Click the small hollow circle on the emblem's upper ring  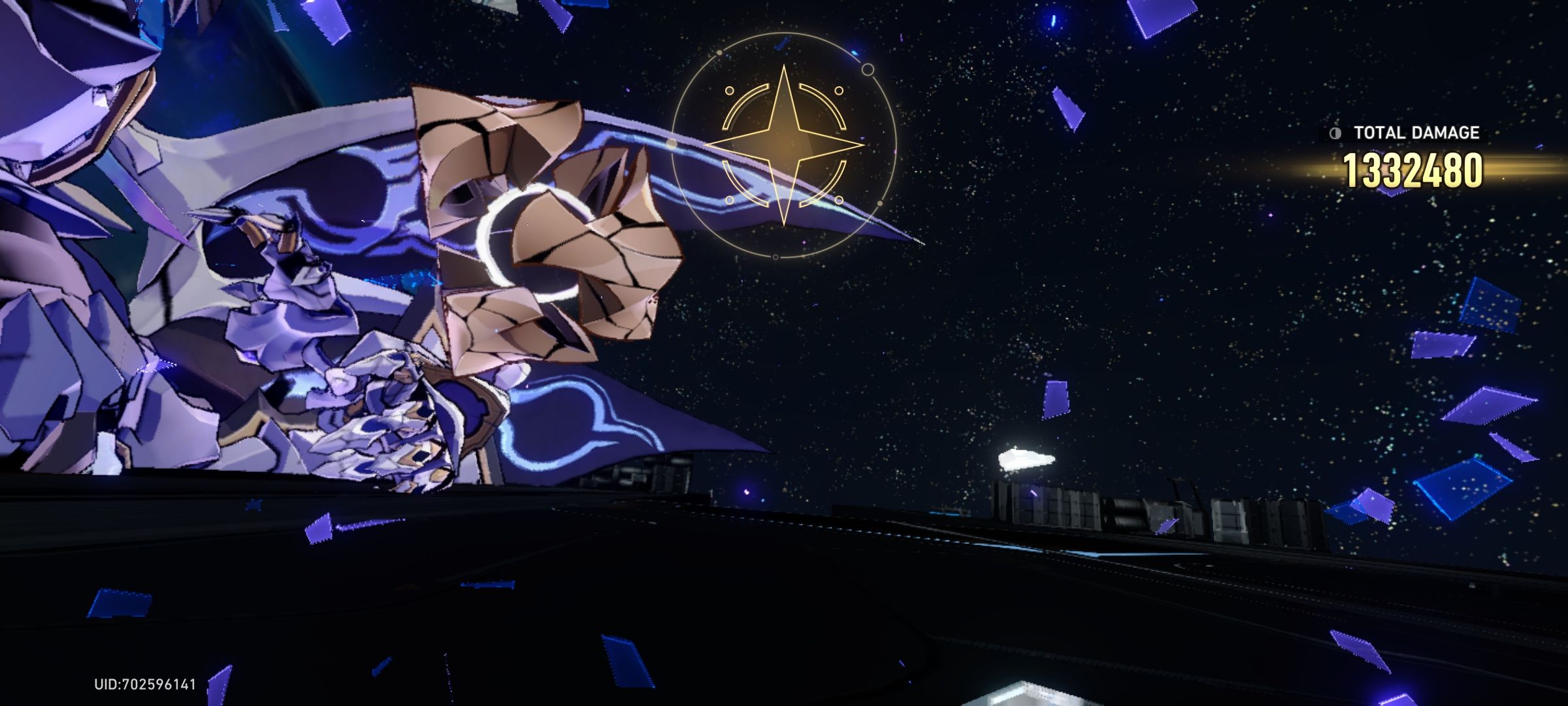(x=868, y=70)
